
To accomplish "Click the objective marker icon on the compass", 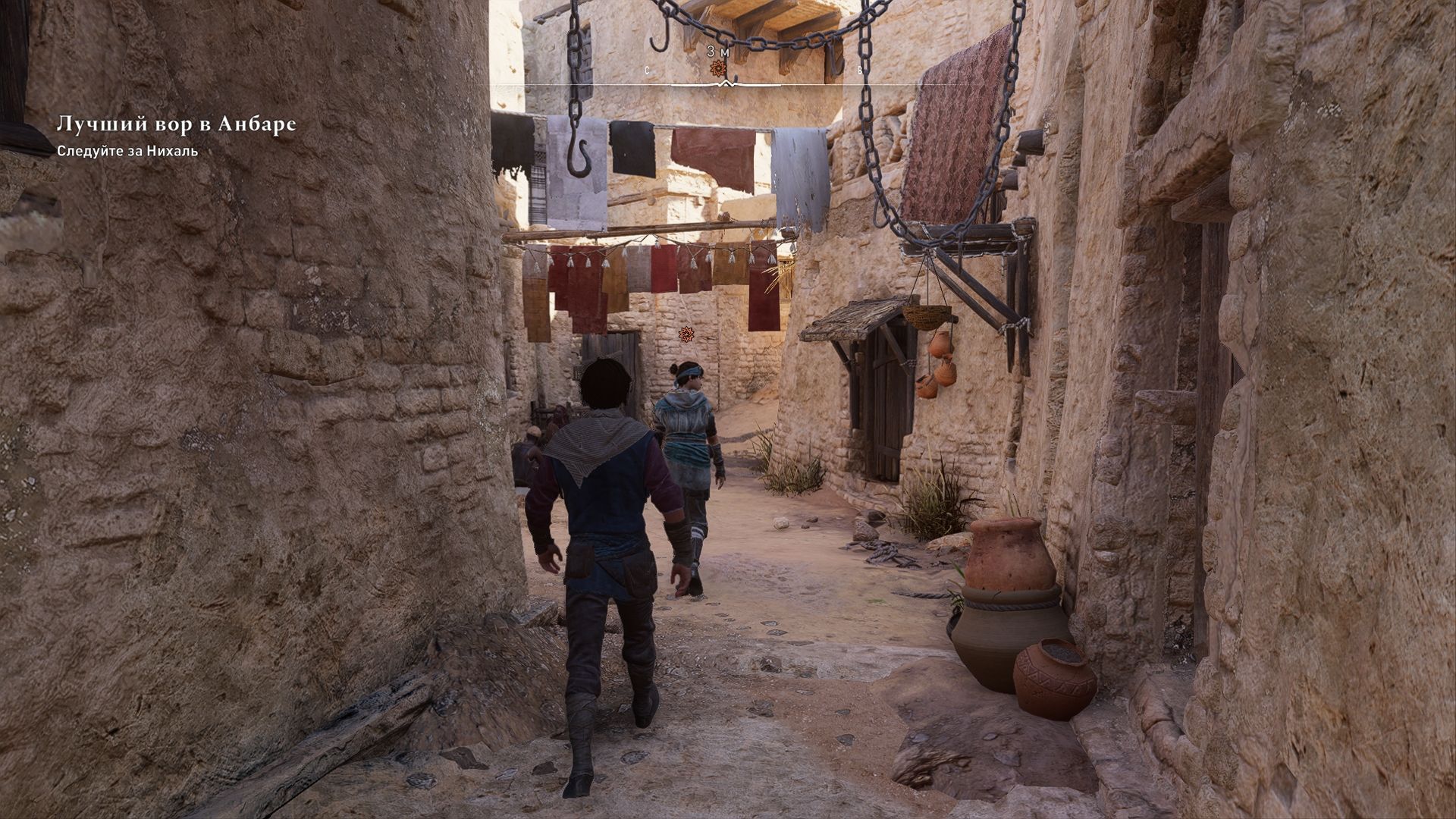I will point(718,68).
